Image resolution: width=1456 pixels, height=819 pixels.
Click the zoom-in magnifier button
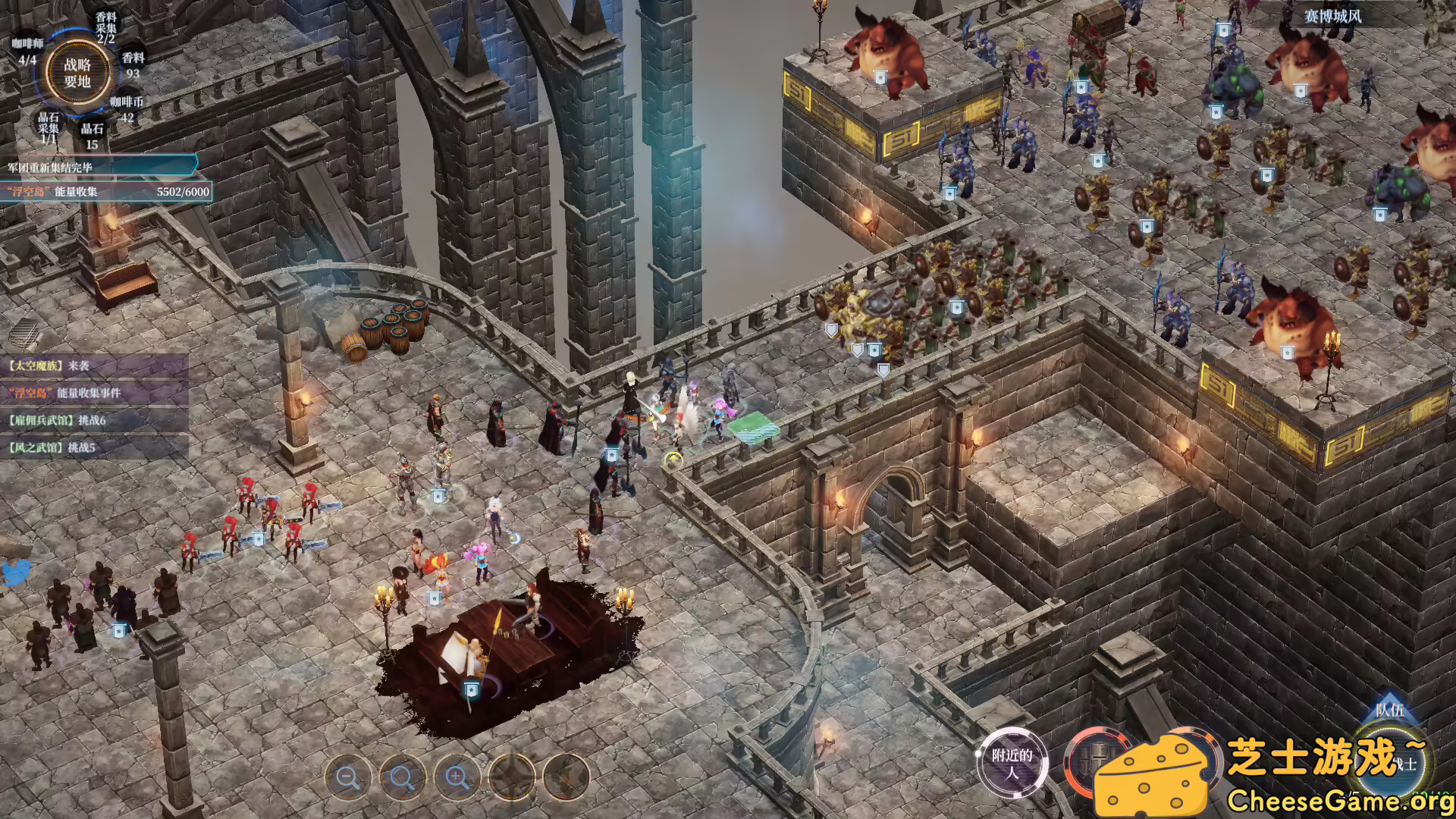pos(457,777)
